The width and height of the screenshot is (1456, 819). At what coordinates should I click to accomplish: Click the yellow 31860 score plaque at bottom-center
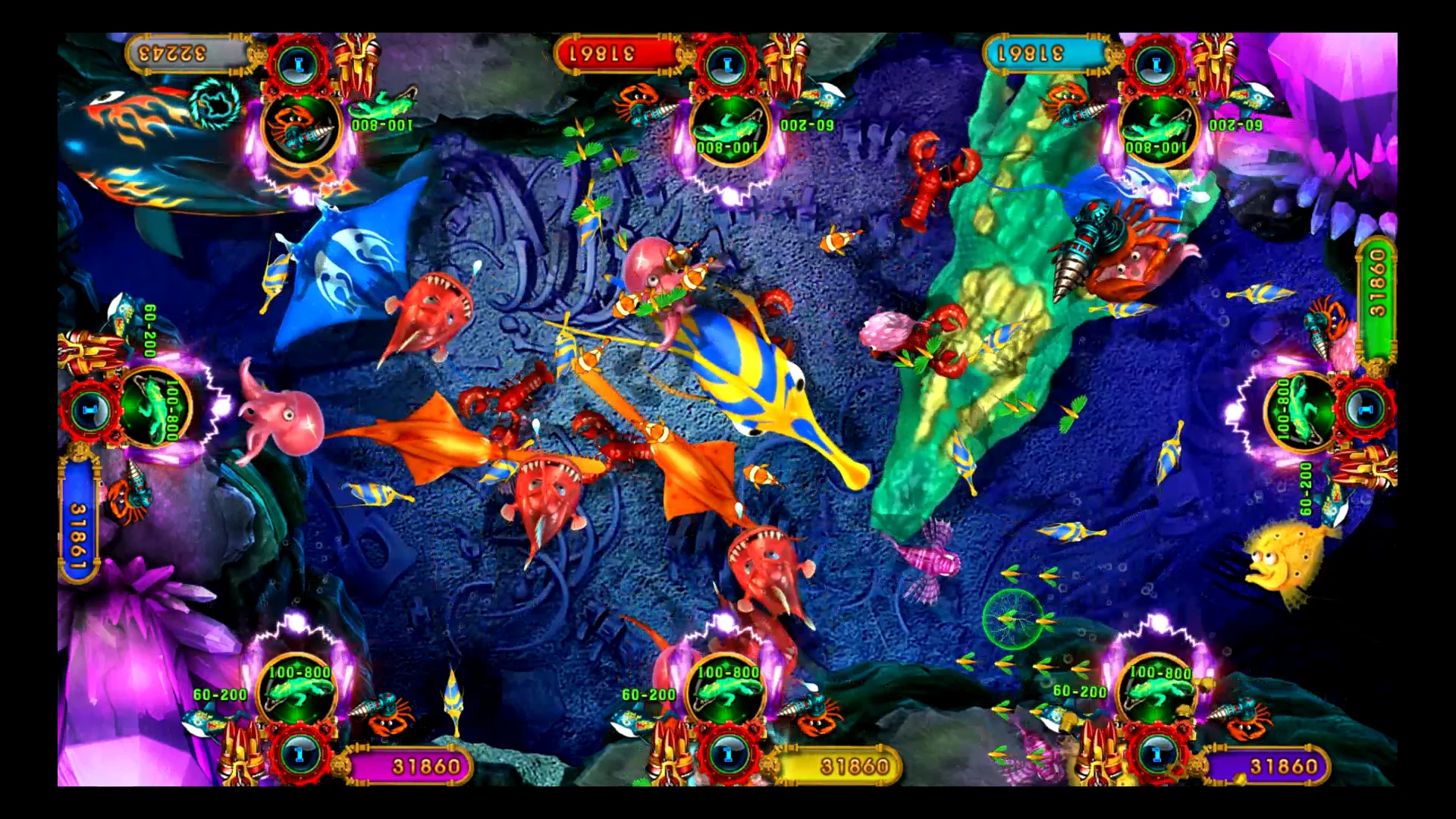(x=853, y=766)
